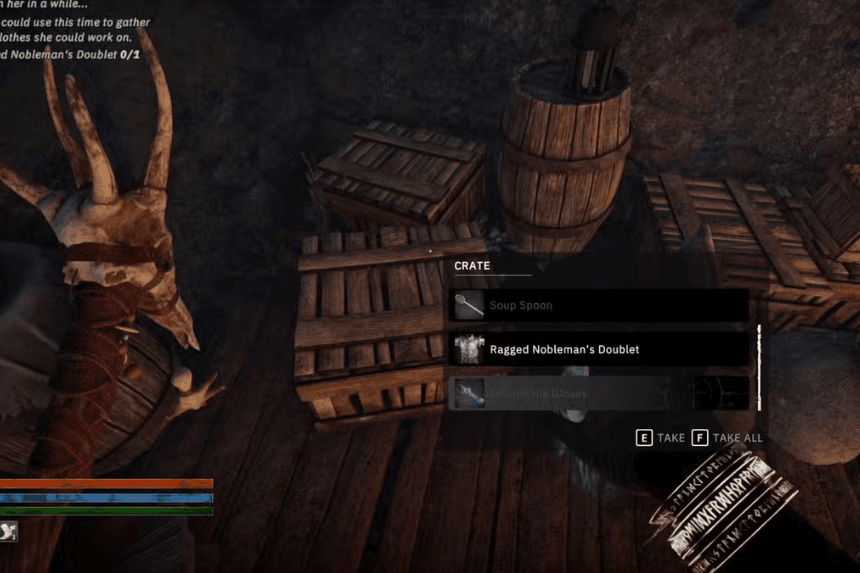Select the Soup Spoon in the crate

point(598,305)
